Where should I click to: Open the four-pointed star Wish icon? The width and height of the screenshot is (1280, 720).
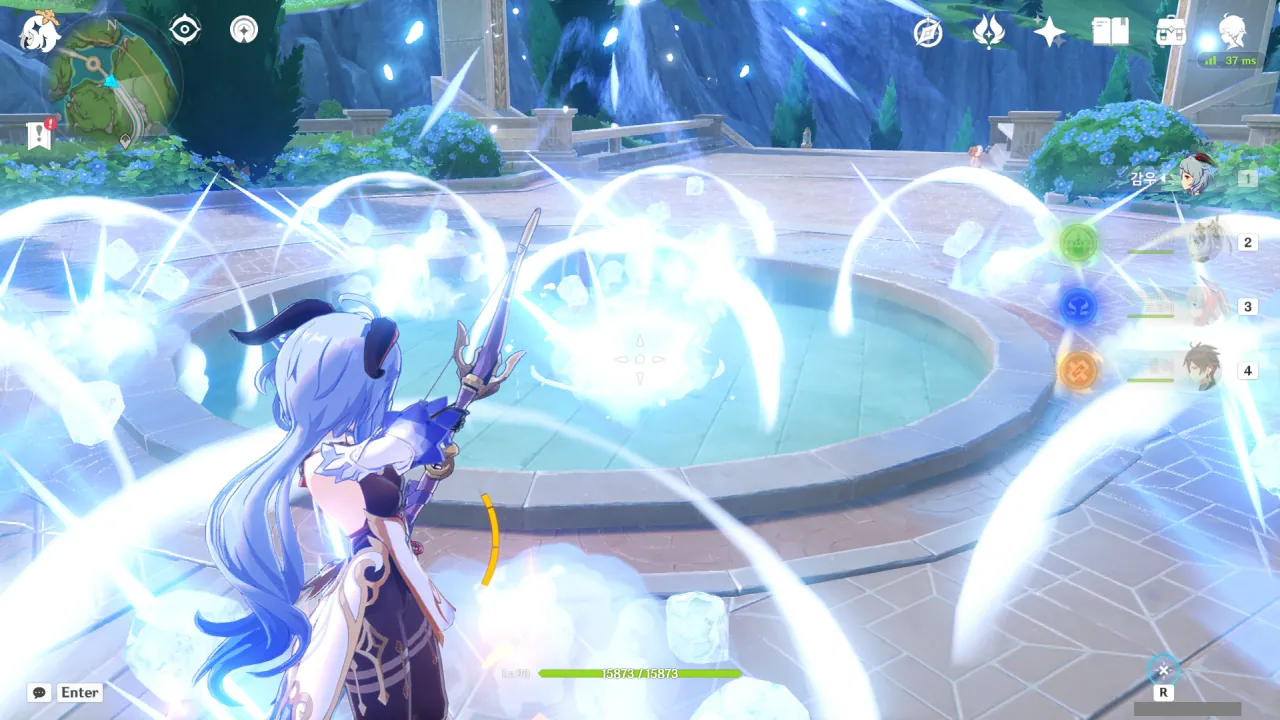click(x=1049, y=33)
